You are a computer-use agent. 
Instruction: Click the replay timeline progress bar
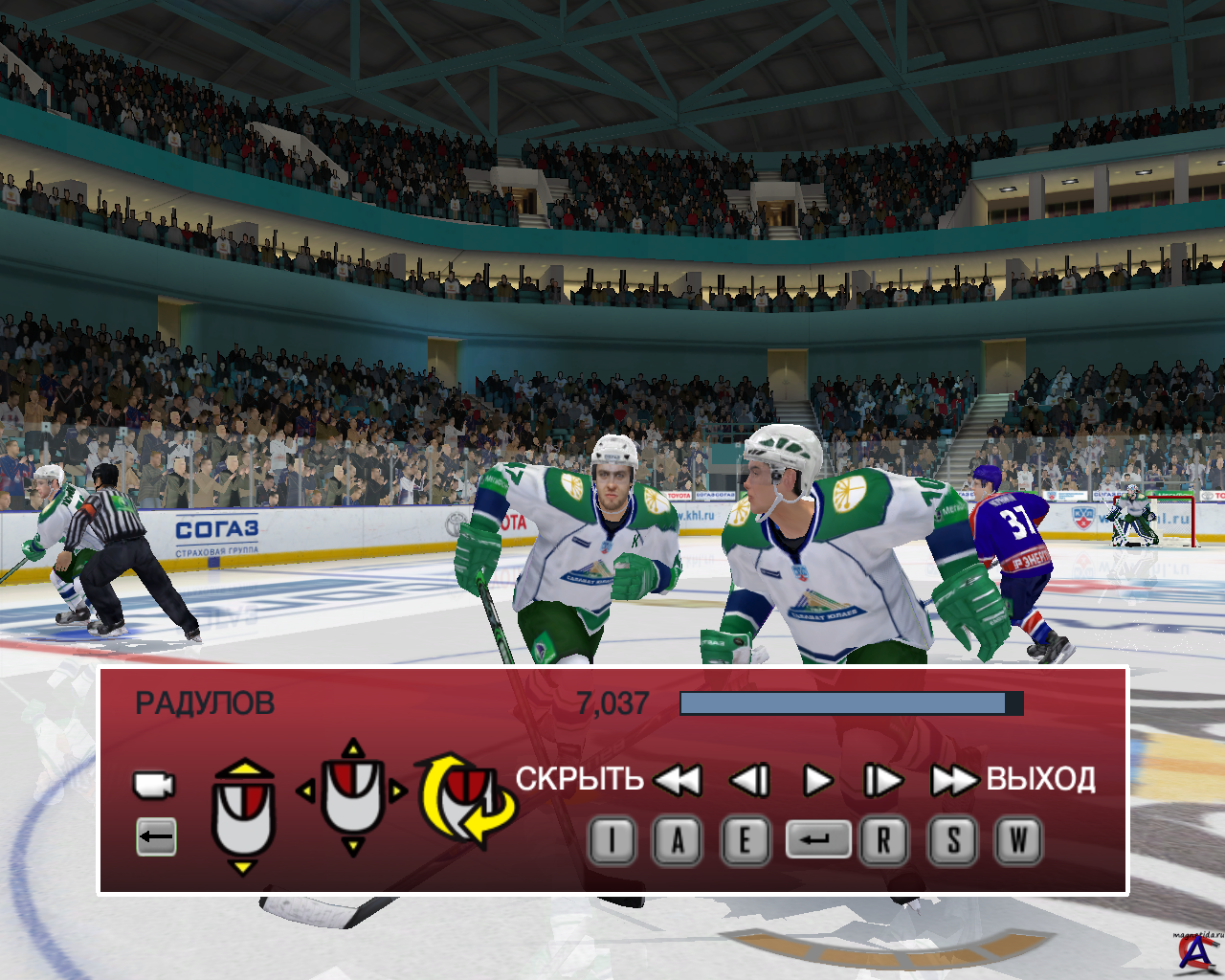[851, 703]
